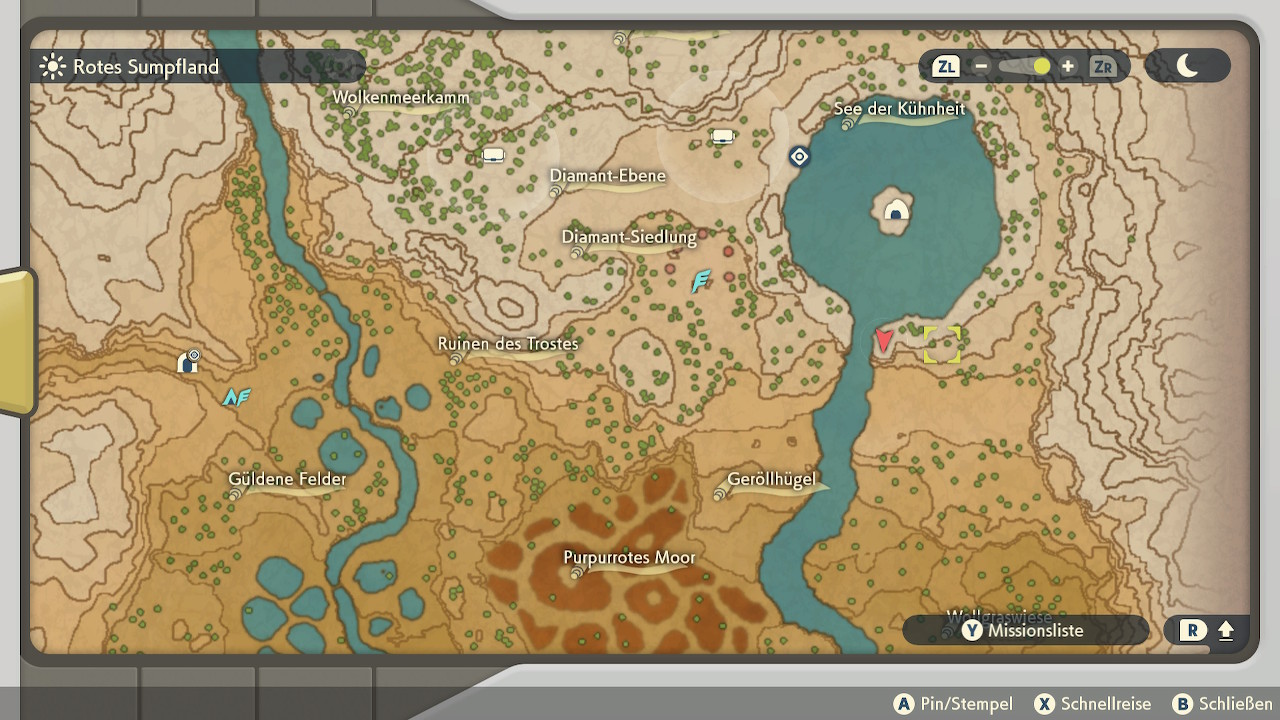Select the Diamant-Siedlung location label
This screenshot has height=720, width=1280.
click(x=628, y=238)
